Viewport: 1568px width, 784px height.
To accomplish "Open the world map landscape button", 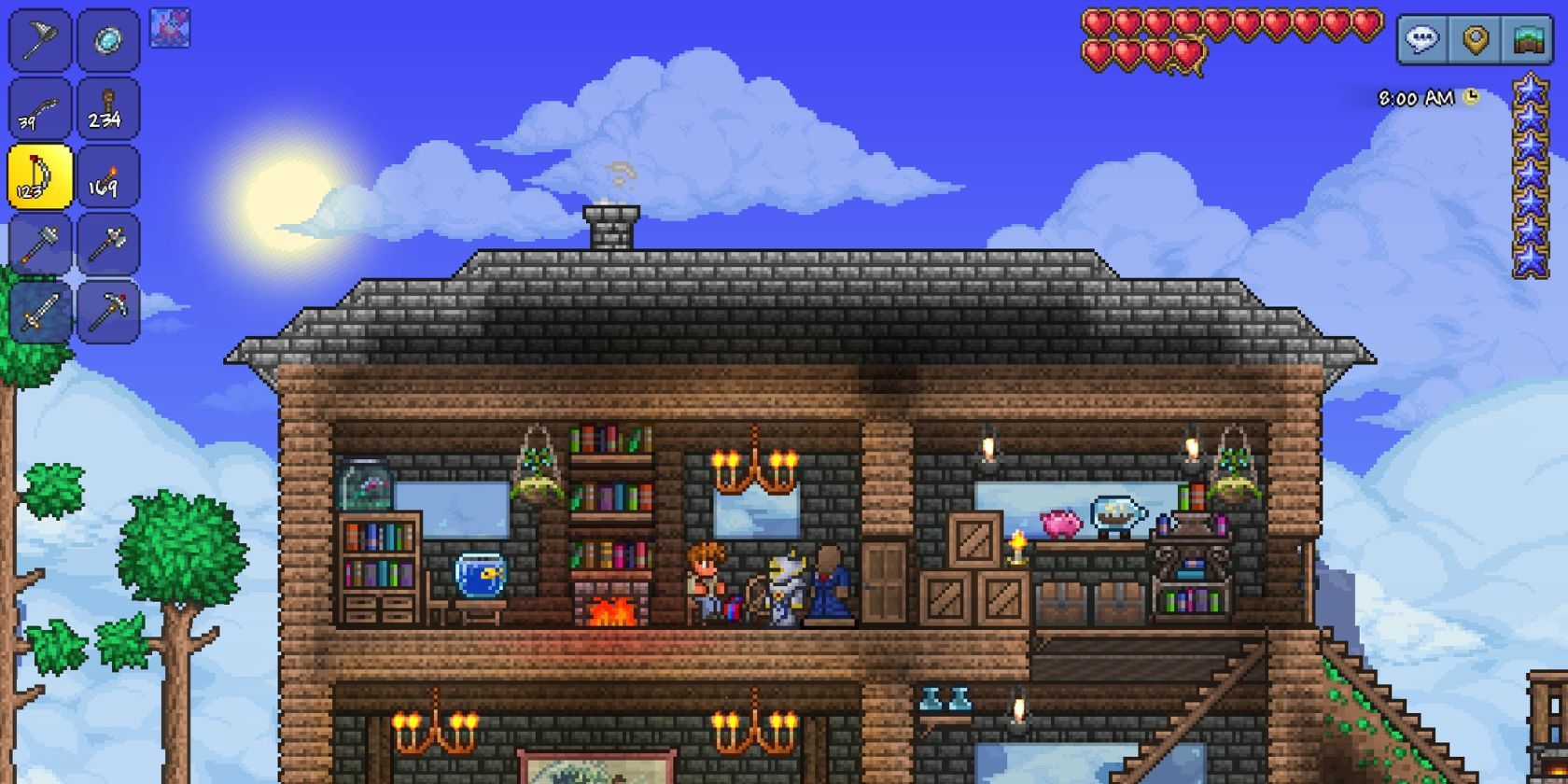I will pyautogui.click(x=1528, y=40).
